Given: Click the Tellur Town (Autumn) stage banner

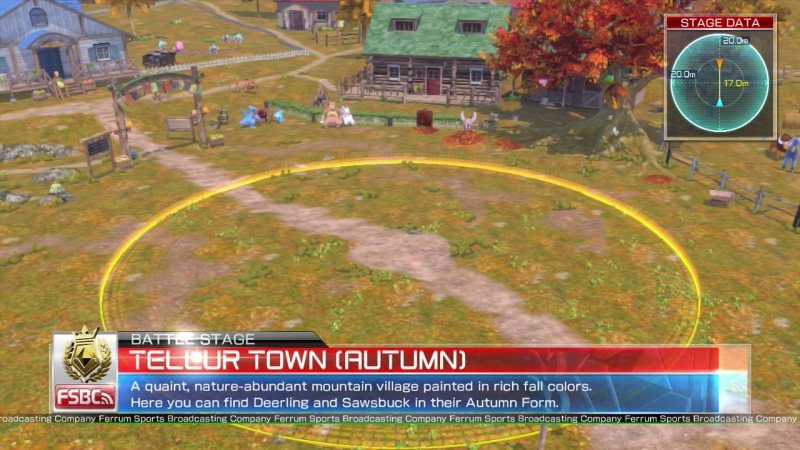Looking at the screenshot, I should point(418,359).
